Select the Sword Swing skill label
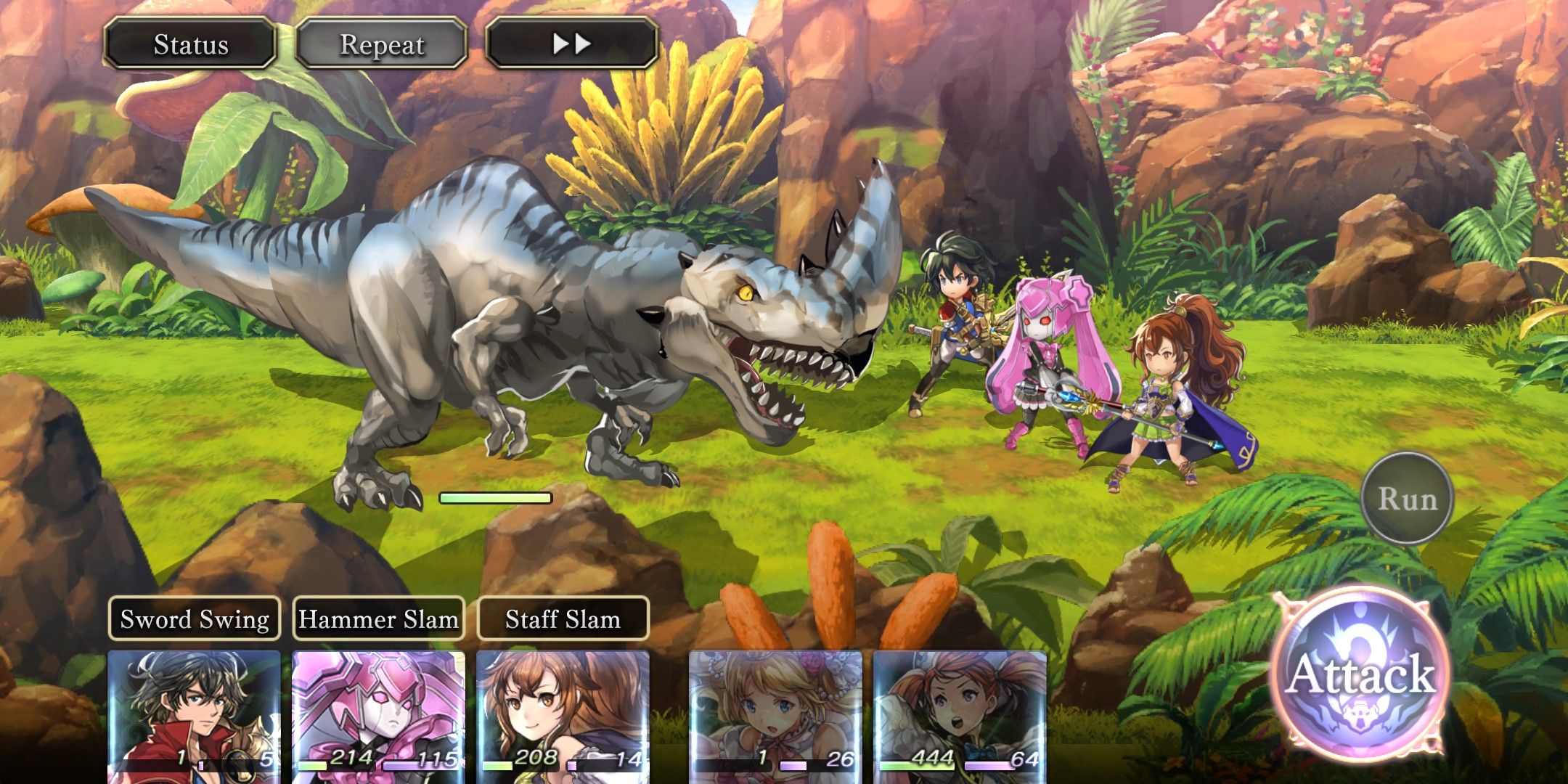1568x784 pixels. [x=195, y=618]
